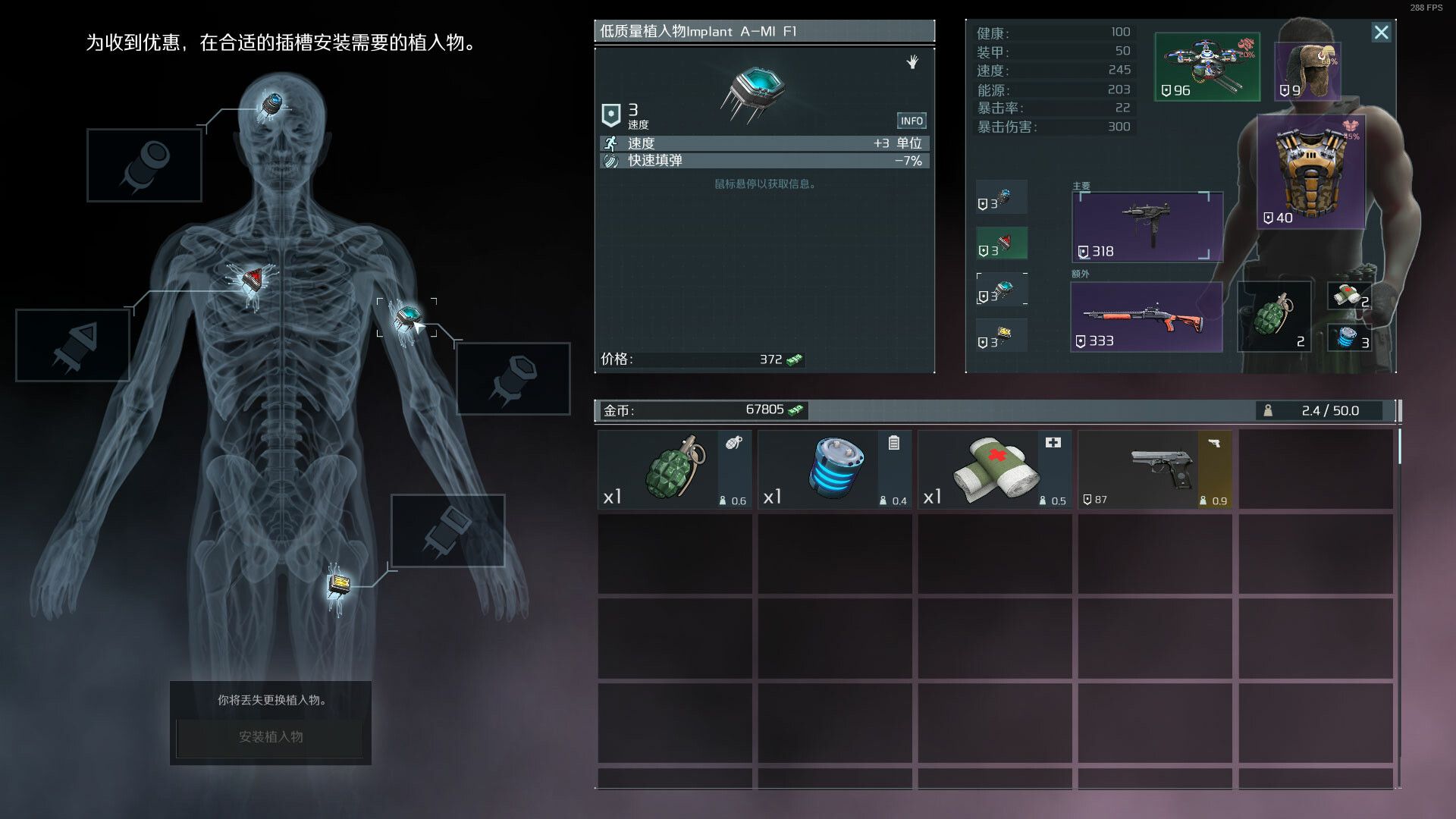Image resolution: width=1456 pixels, height=819 pixels.
Task: Click the hand icon in the implant detail panel
Action: pyautogui.click(x=913, y=63)
